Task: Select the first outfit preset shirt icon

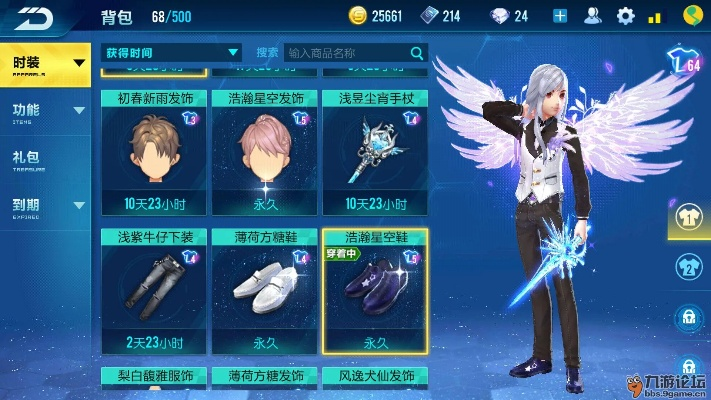Action: tap(689, 214)
